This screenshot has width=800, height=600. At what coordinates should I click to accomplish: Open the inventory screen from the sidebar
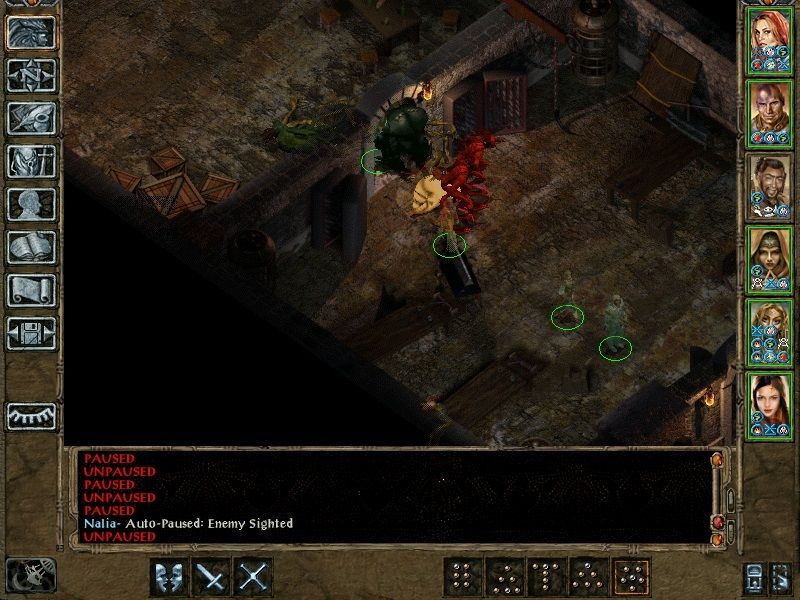31,161
